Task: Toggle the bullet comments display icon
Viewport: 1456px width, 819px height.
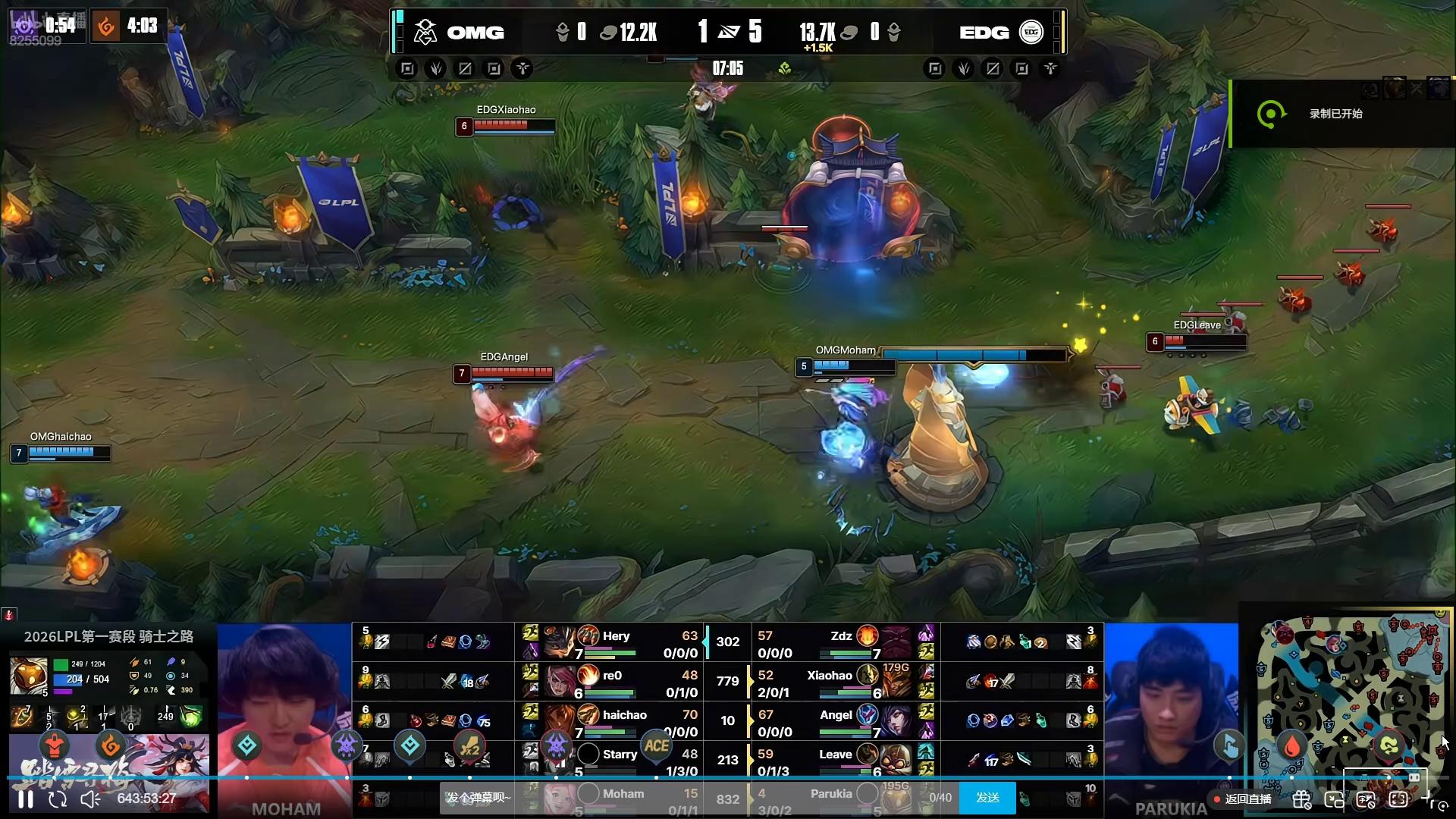Action: 1366,799
